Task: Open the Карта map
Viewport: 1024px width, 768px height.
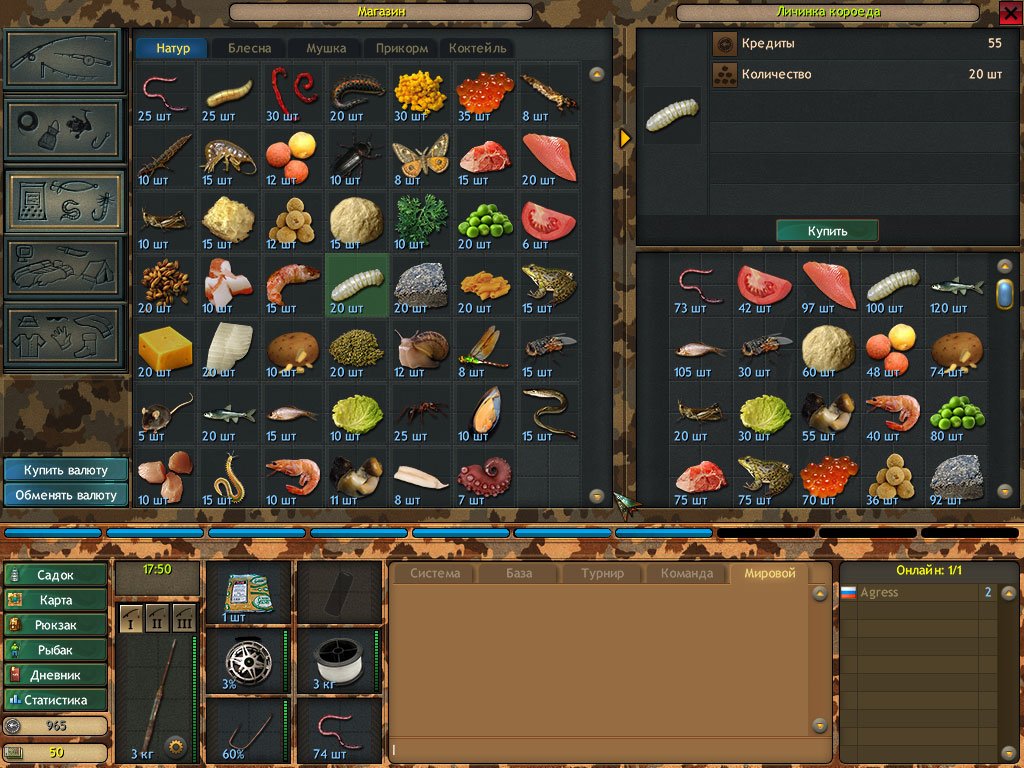Action: 56,600
